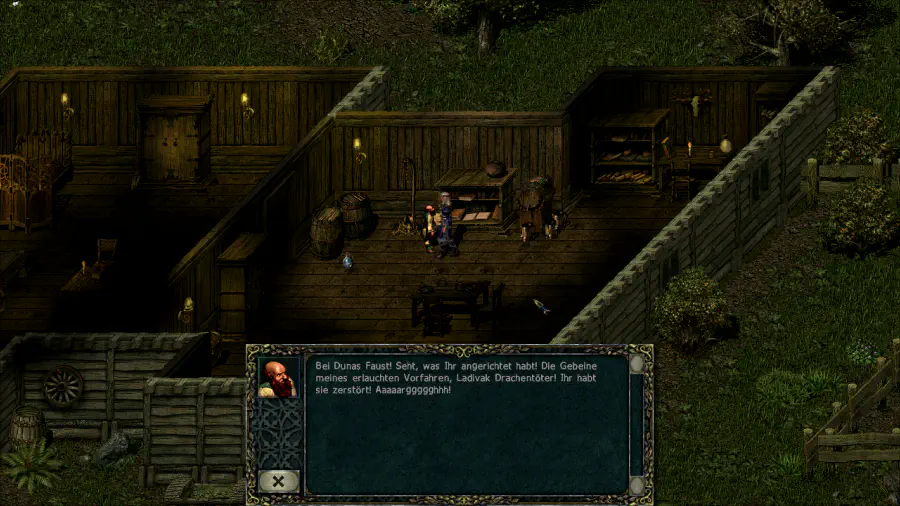This screenshot has width=900, height=506.
Task: Close the dialogue with the X button
Action: coord(277,481)
